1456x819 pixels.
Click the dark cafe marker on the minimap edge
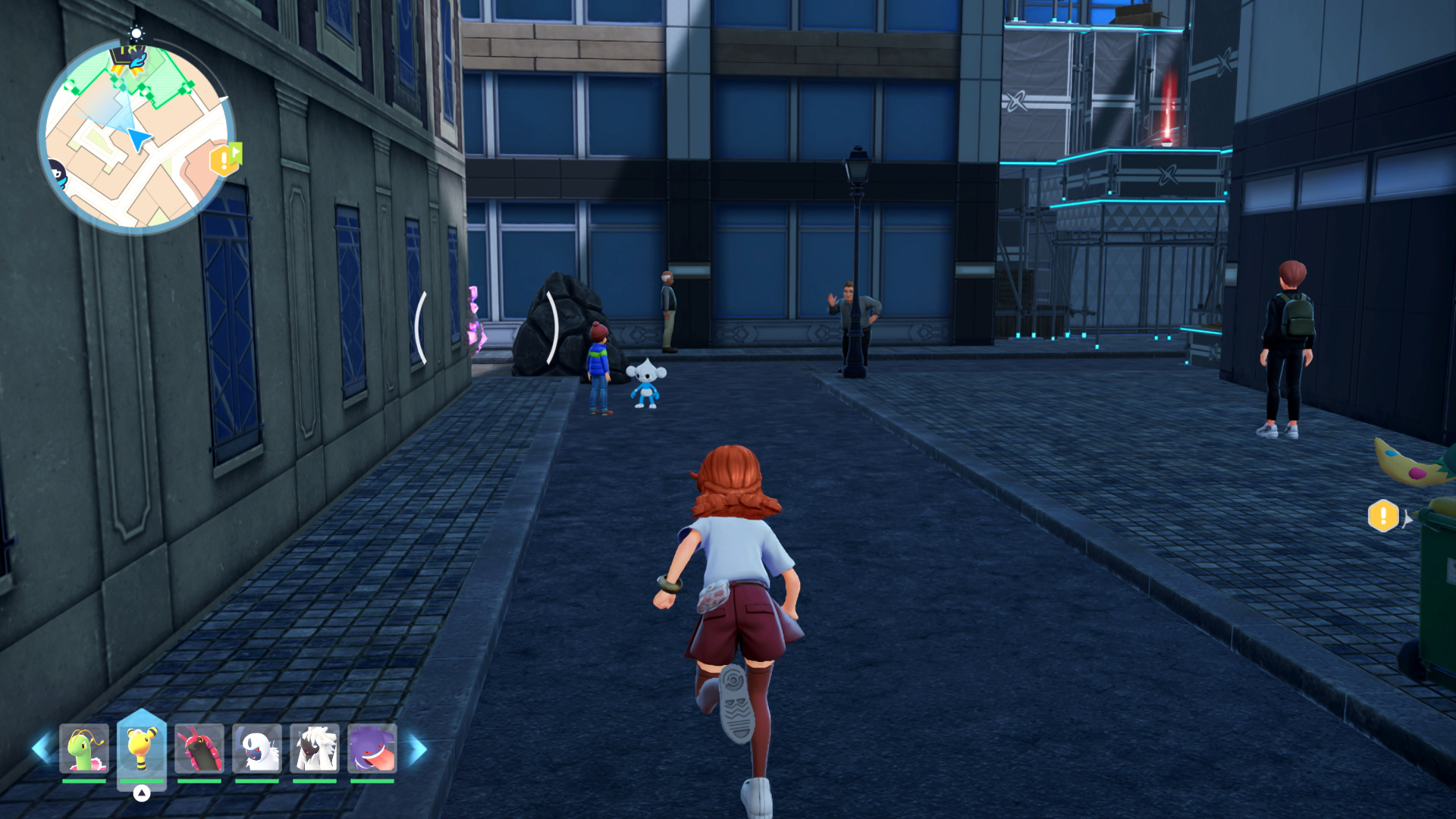click(x=58, y=174)
